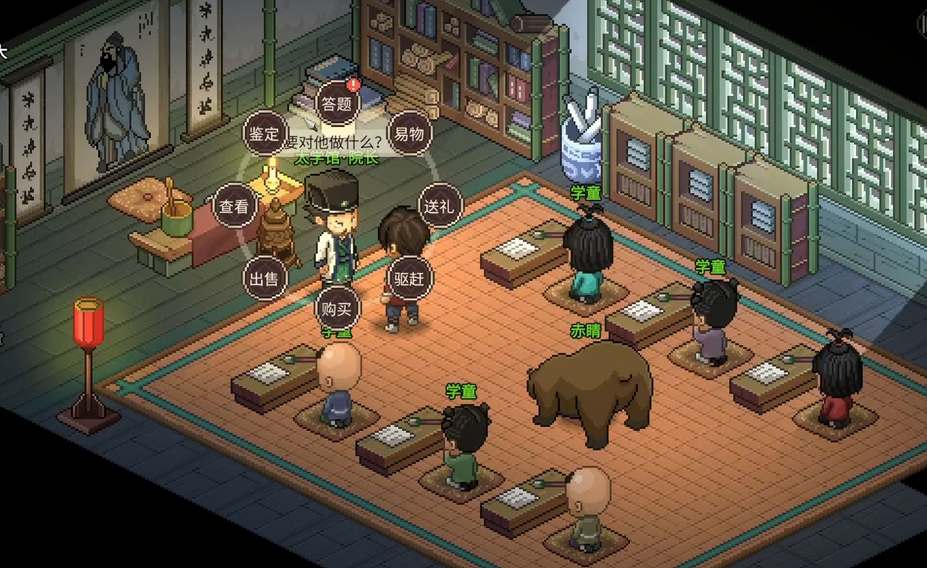The width and height of the screenshot is (927, 568).
Task: Pick the 易物 (barter) option
Action: click(408, 133)
